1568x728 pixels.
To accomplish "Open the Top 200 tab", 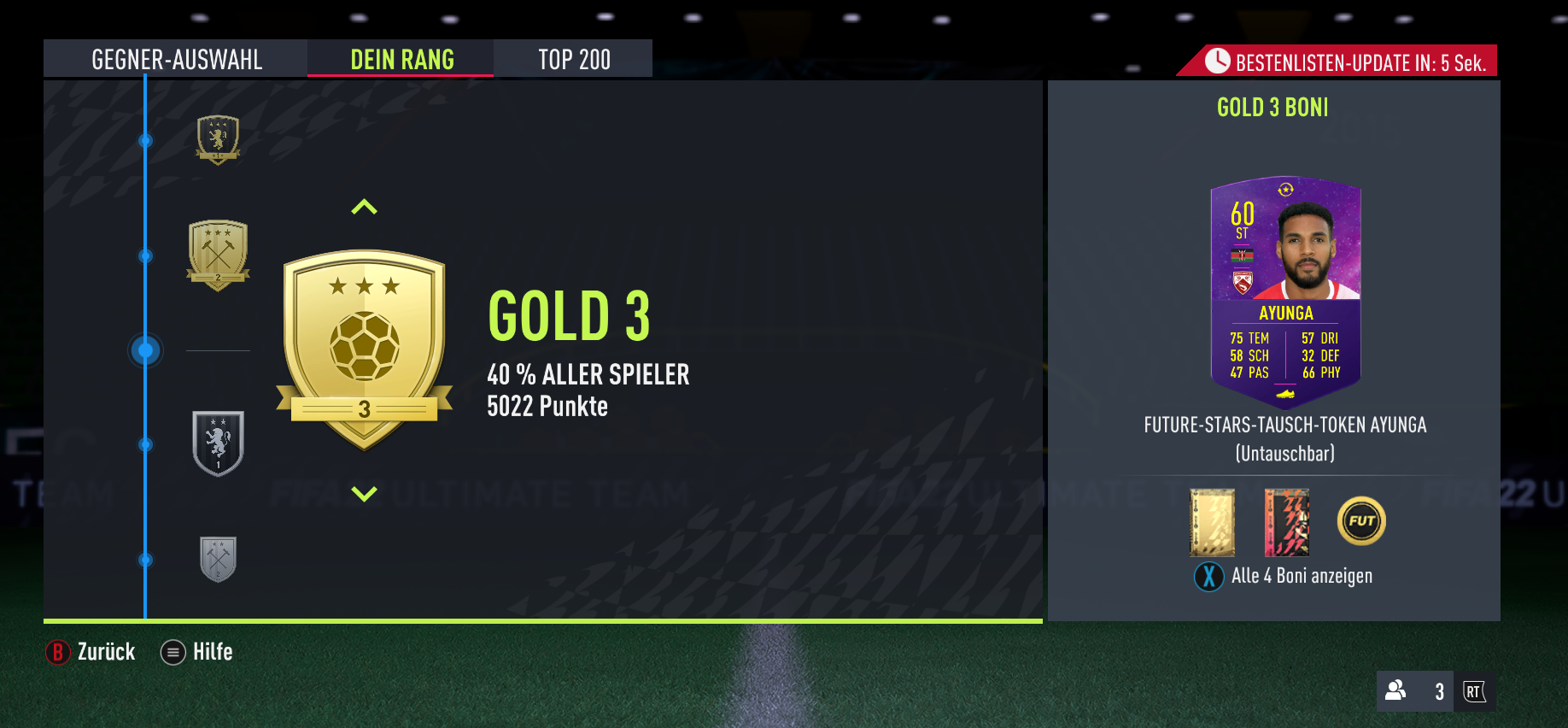I will pyautogui.click(x=574, y=59).
